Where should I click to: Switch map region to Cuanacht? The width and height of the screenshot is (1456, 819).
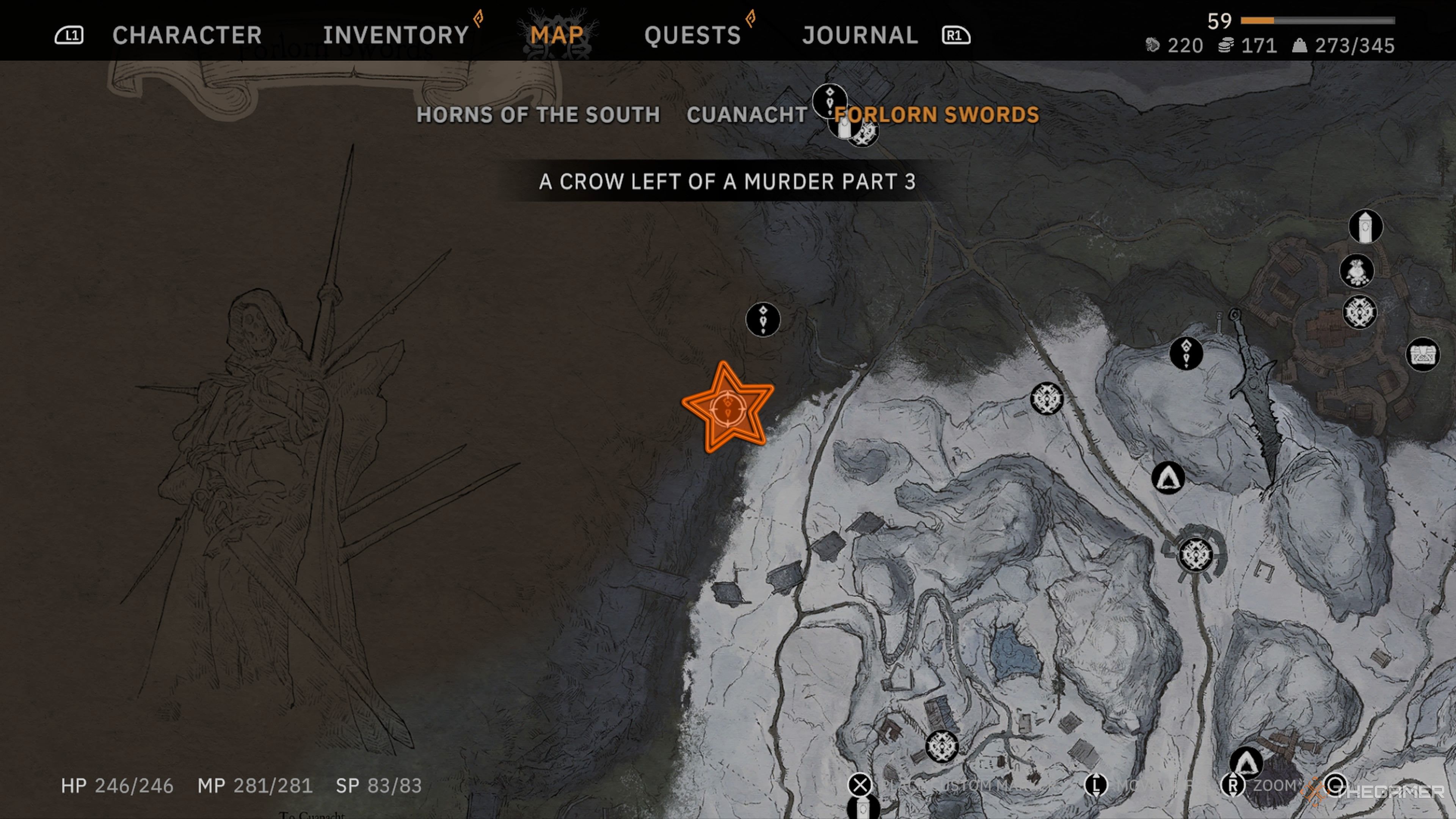click(x=747, y=115)
